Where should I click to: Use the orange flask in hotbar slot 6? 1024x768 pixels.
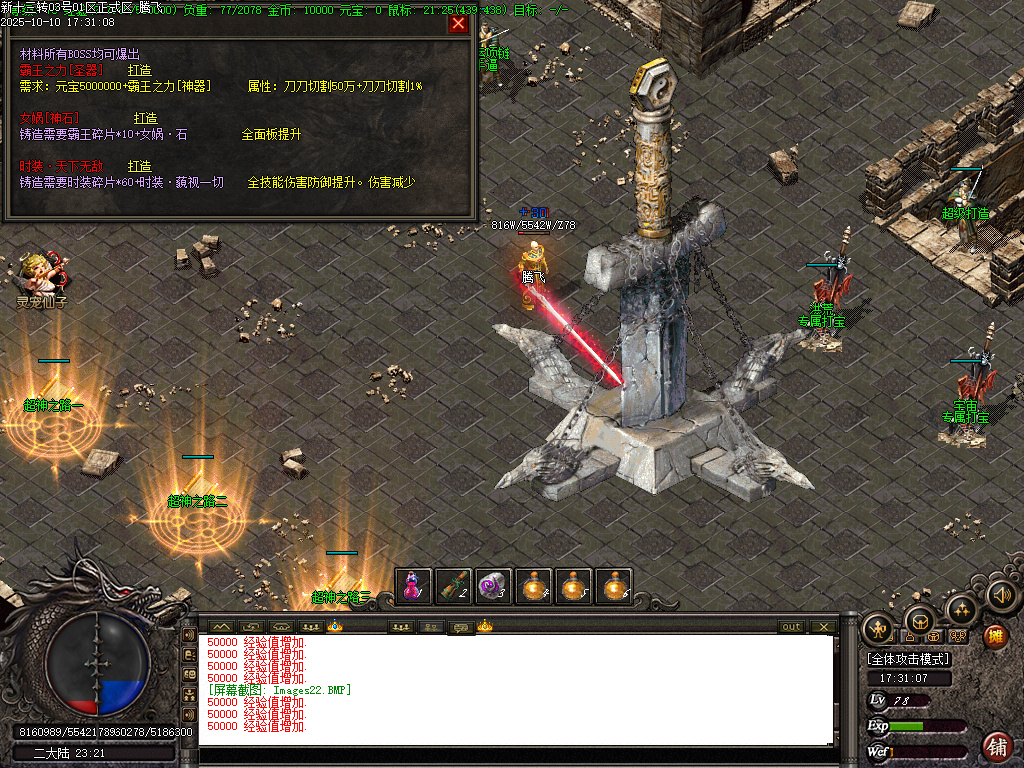(615, 586)
